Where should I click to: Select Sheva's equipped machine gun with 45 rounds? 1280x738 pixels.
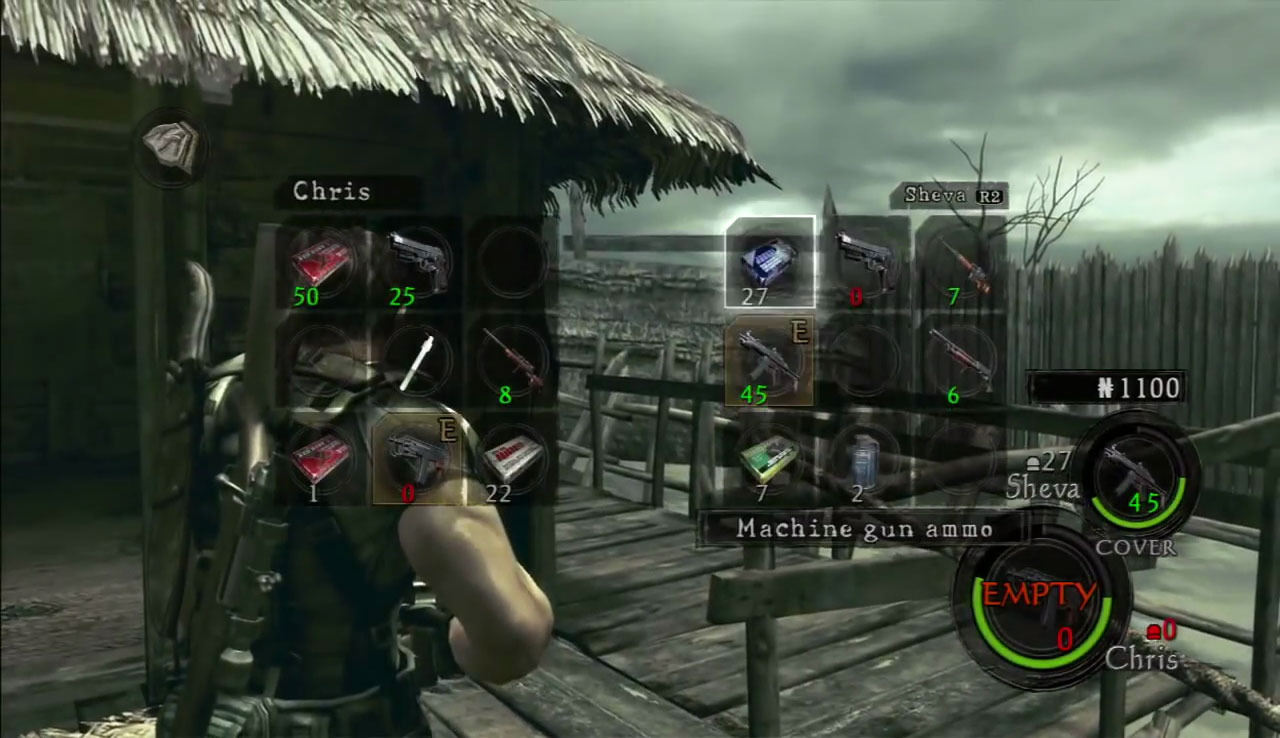click(x=769, y=361)
